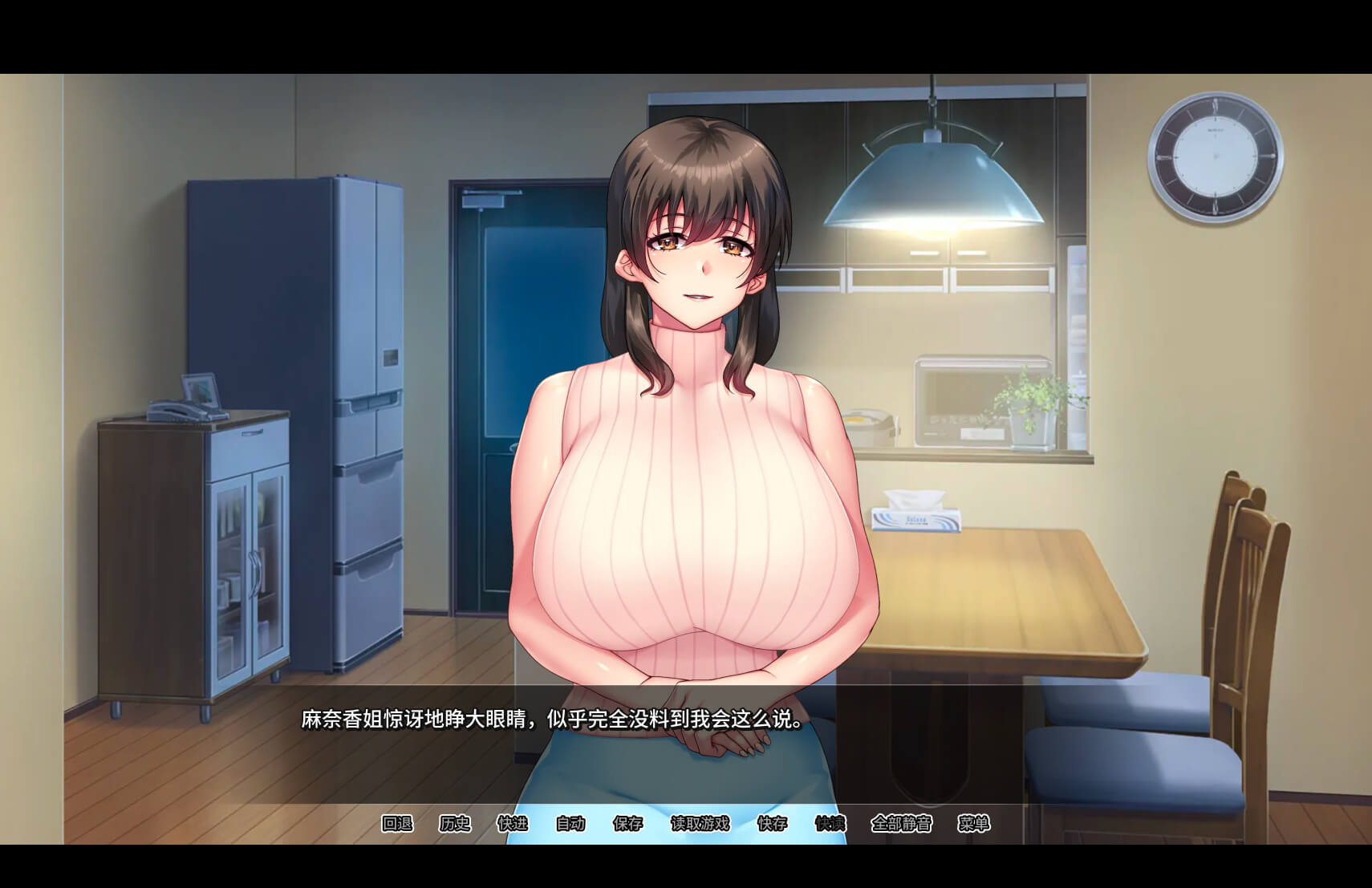
Task: Toggle 全部静音 mute all audio
Action: pyautogui.click(x=902, y=824)
